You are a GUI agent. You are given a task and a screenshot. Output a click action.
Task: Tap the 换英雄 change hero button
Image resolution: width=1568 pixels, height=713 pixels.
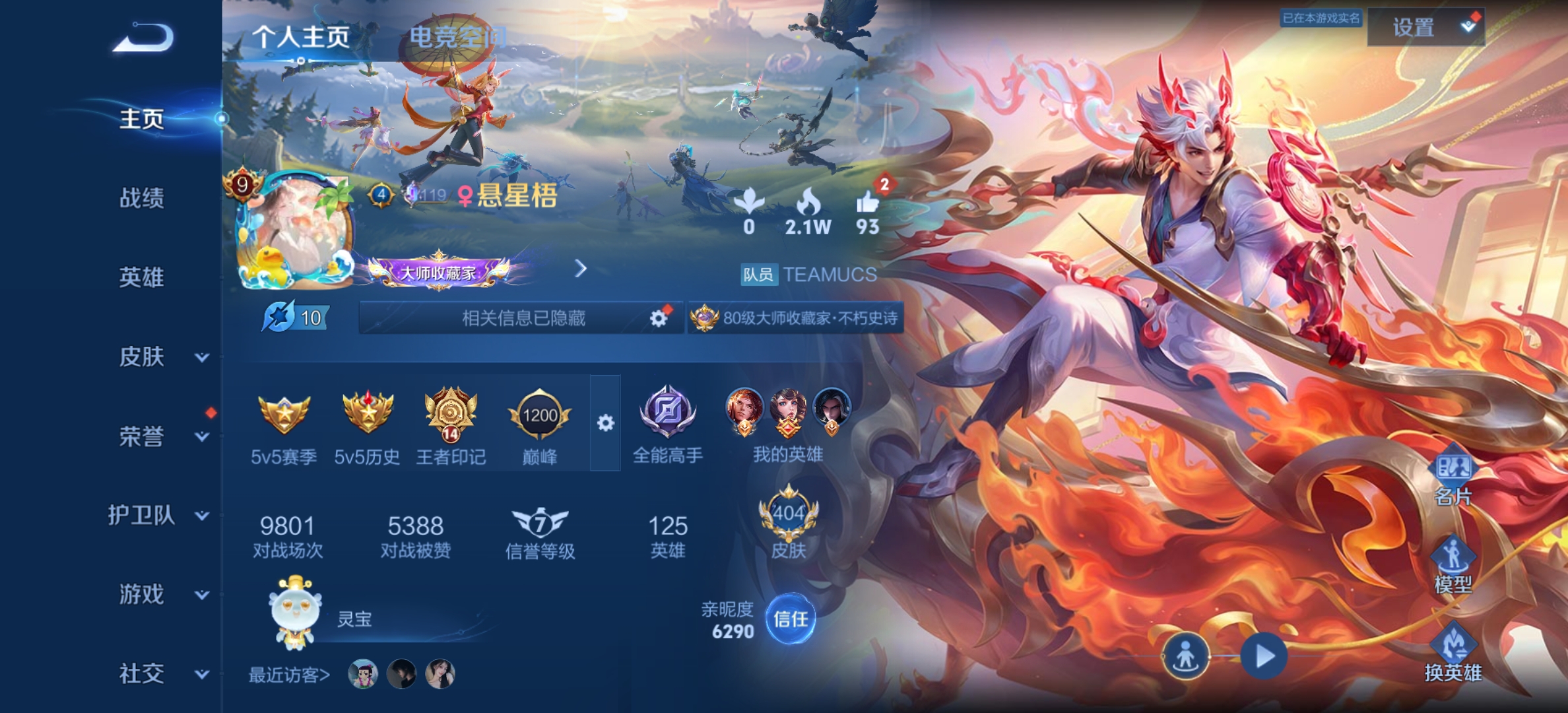coord(1452,654)
